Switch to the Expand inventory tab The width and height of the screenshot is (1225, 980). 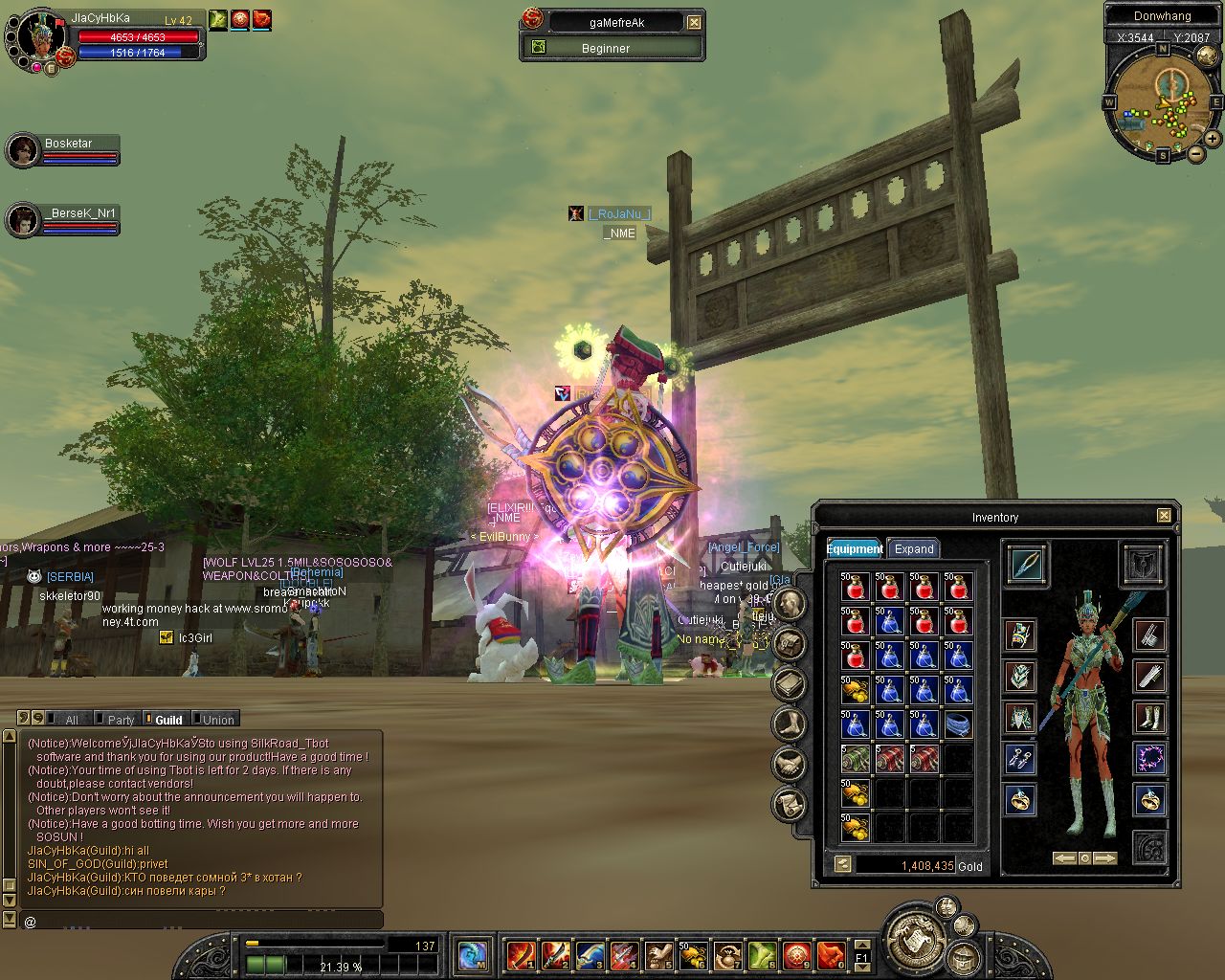click(x=913, y=548)
